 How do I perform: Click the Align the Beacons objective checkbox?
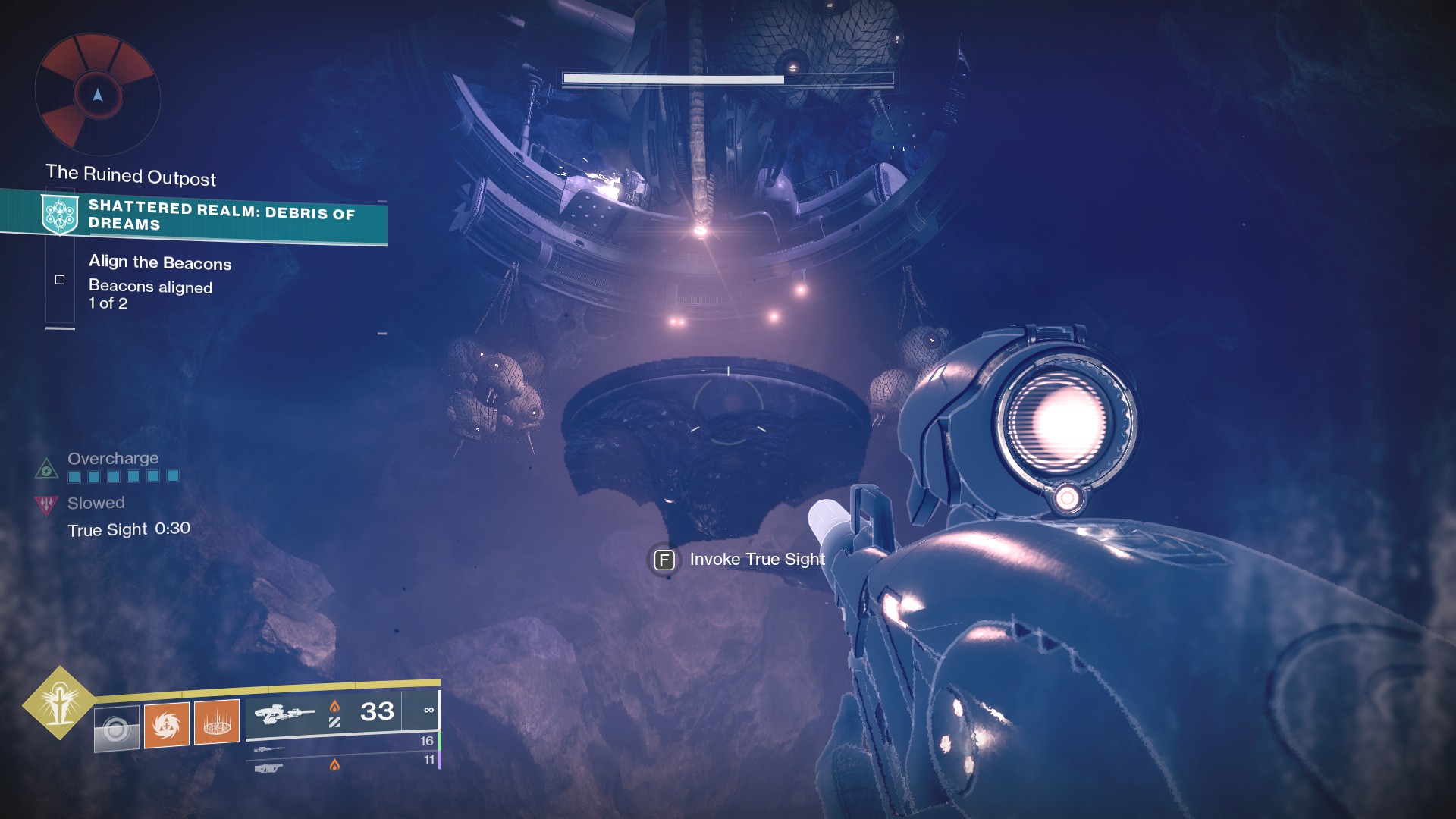click(x=60, y=280)
